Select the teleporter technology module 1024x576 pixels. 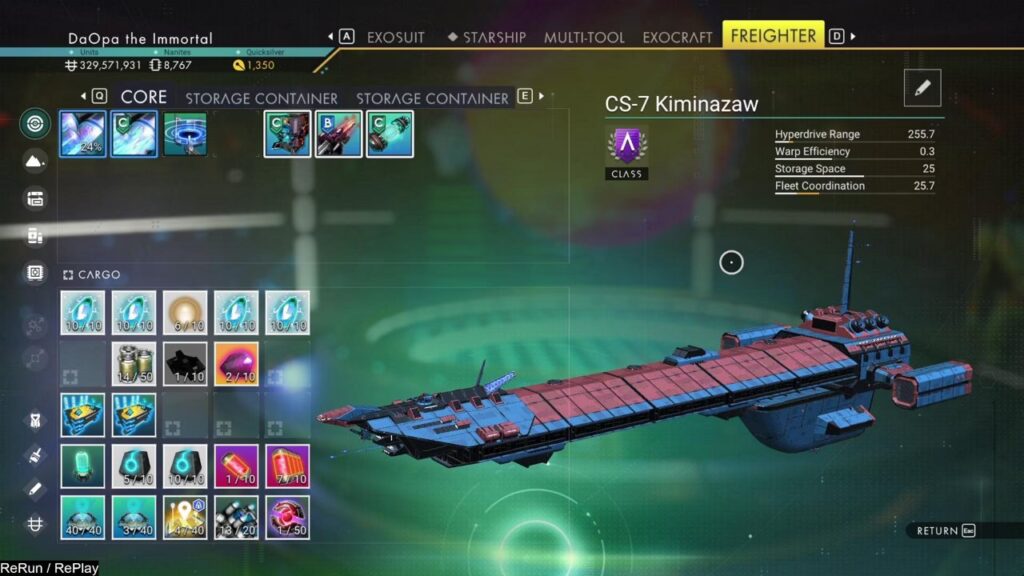click(185, 134)
